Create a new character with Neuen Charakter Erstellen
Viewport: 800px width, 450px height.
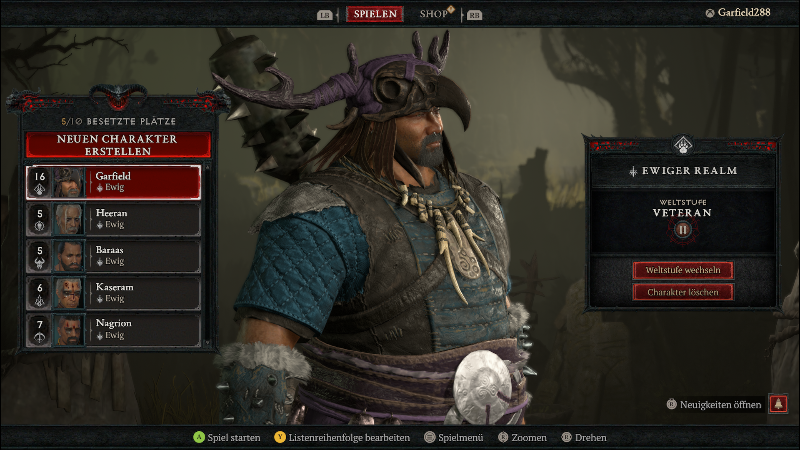118,144
